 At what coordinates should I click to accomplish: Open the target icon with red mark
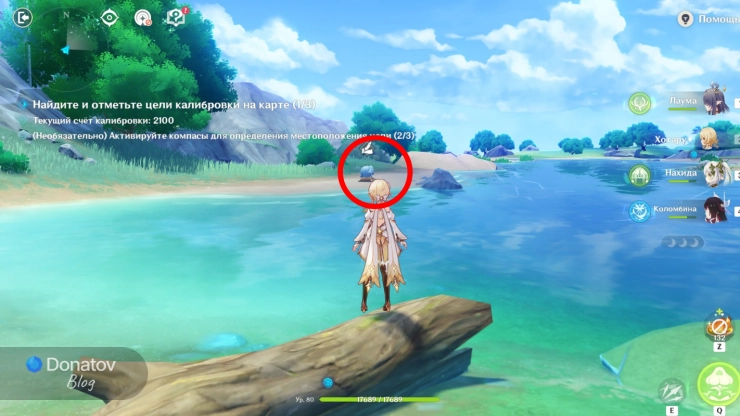pos(143,17)
